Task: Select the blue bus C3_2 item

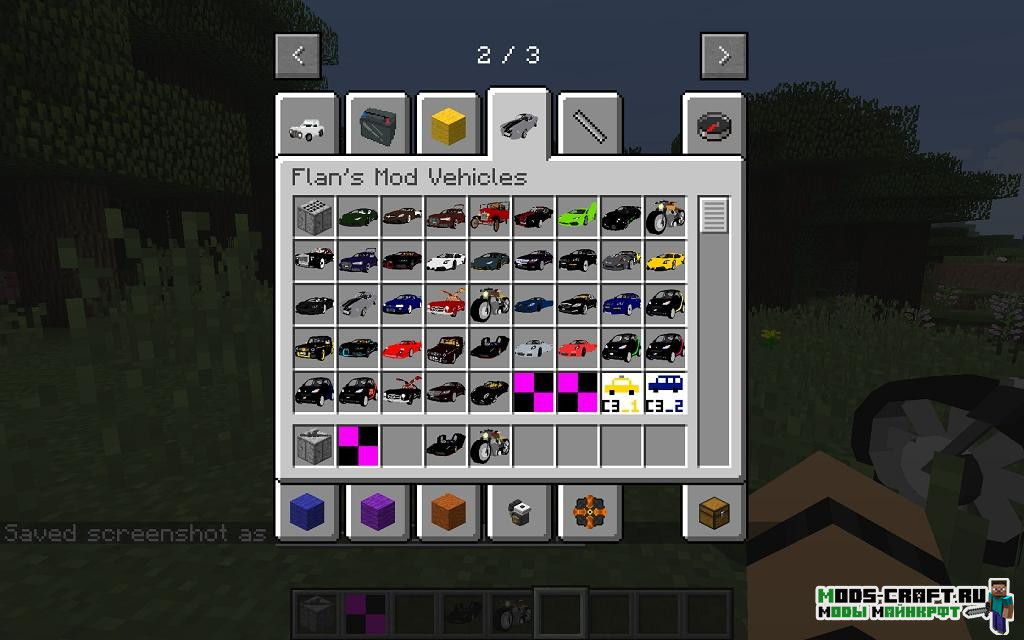Action: pos(665,392)
